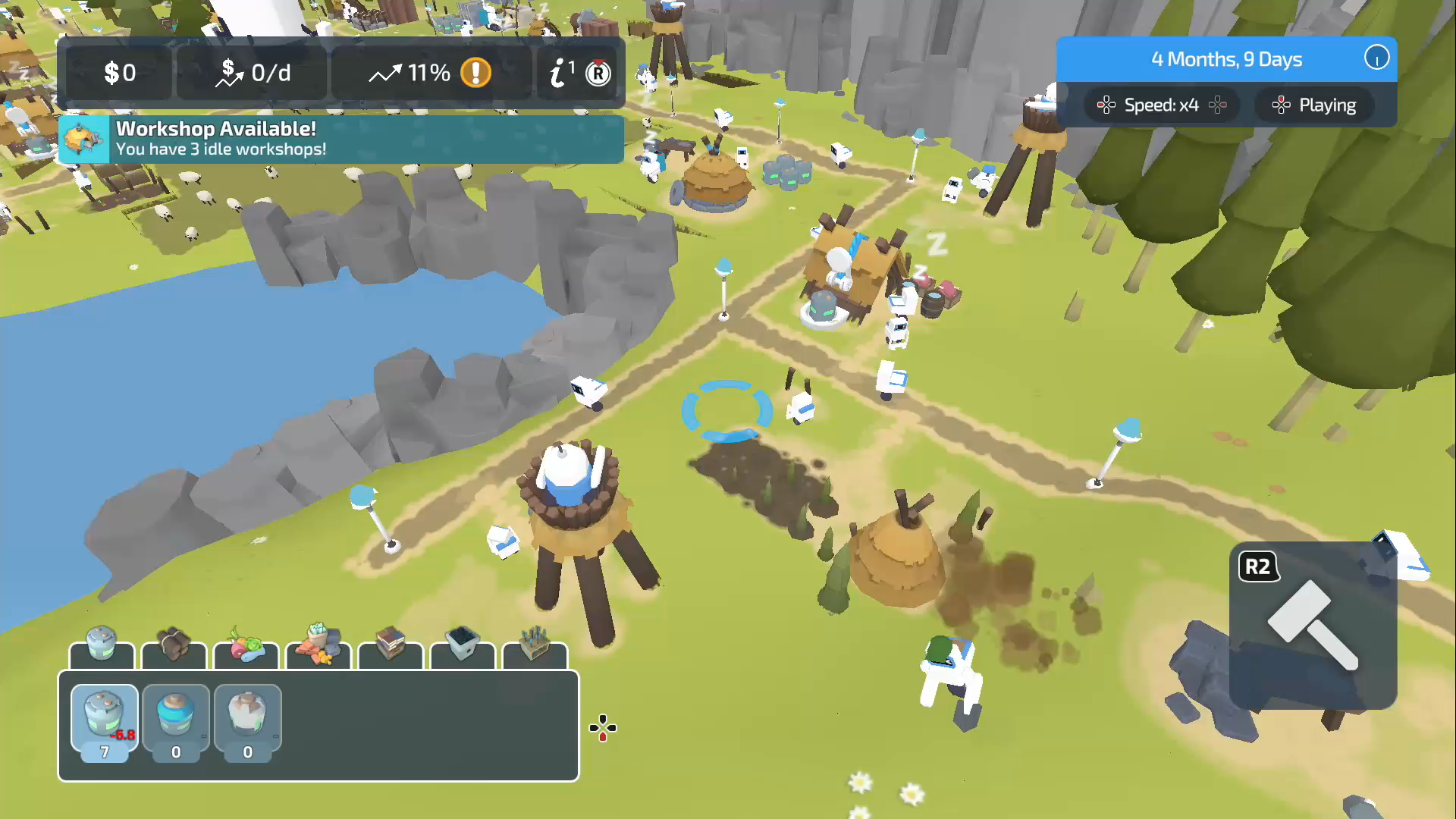Click the R notification toggle in top bar

[x=598, y=73]
